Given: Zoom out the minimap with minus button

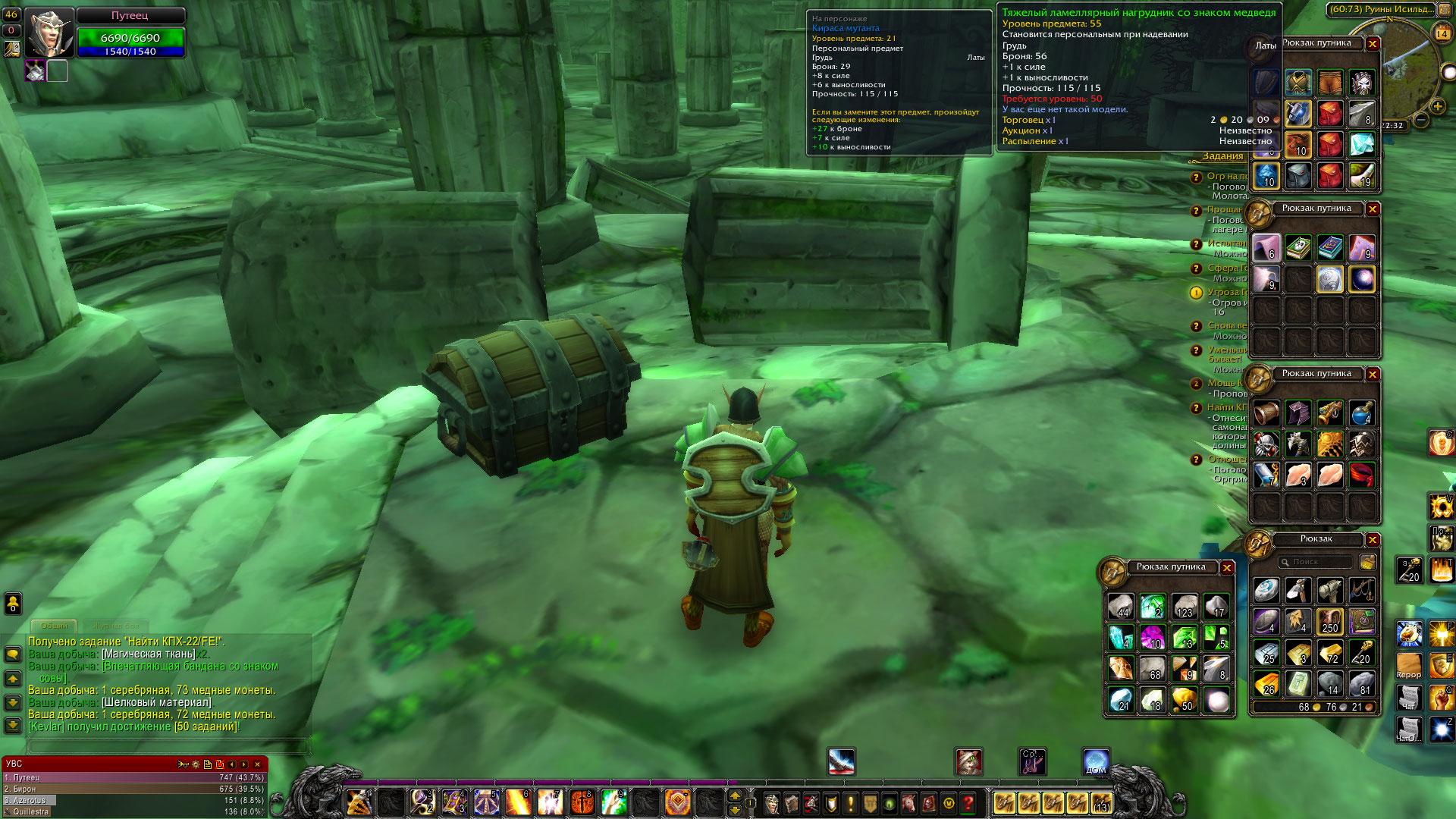Looking at the screenshot, I should 1422,120.
